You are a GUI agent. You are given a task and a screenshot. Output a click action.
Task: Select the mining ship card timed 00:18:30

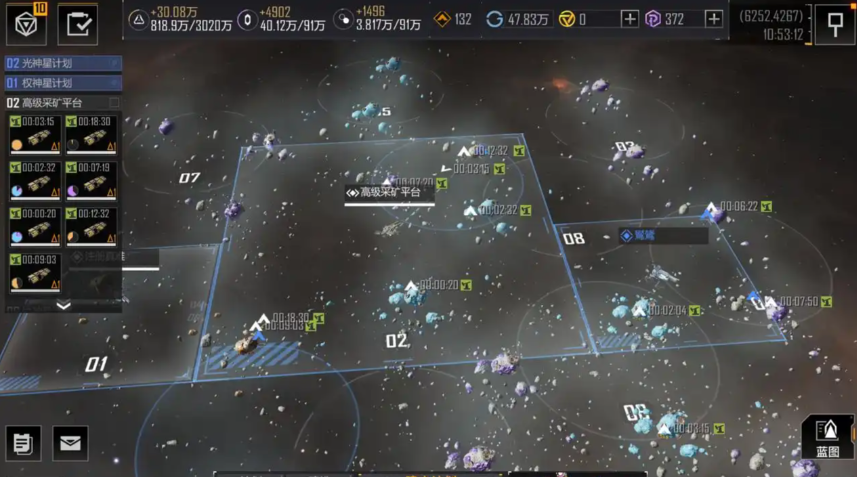(x=92, y=135)
